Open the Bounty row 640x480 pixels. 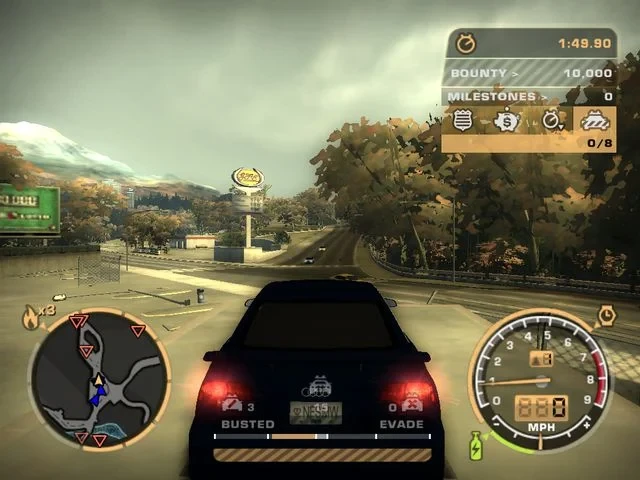(x=529, y=73)
